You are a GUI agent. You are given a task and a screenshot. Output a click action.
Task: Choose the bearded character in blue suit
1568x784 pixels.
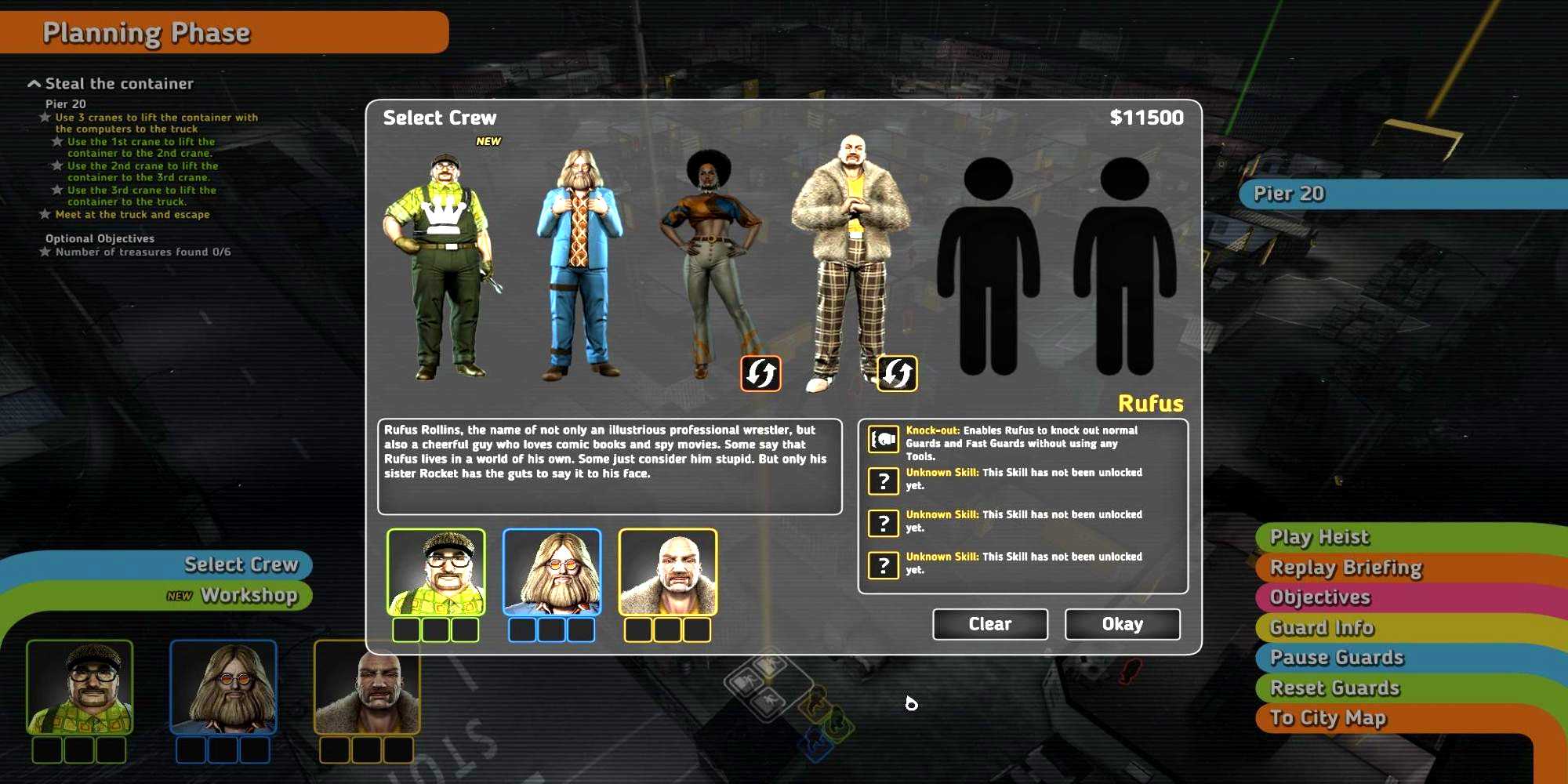point(579,263)
